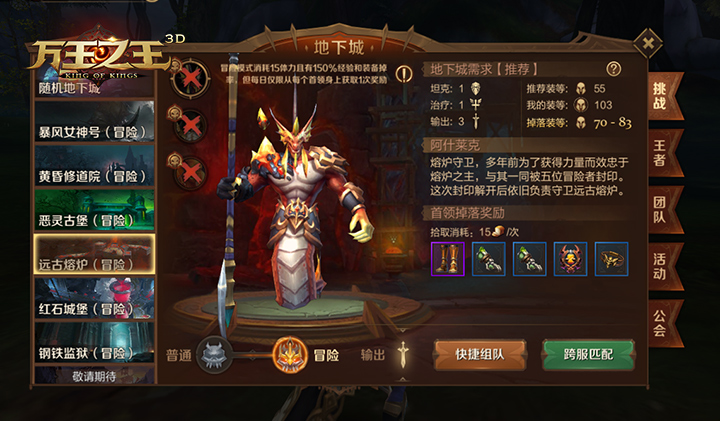
Task: Select 随机地下城 random dungeon entry
Action: click(94, 87)
